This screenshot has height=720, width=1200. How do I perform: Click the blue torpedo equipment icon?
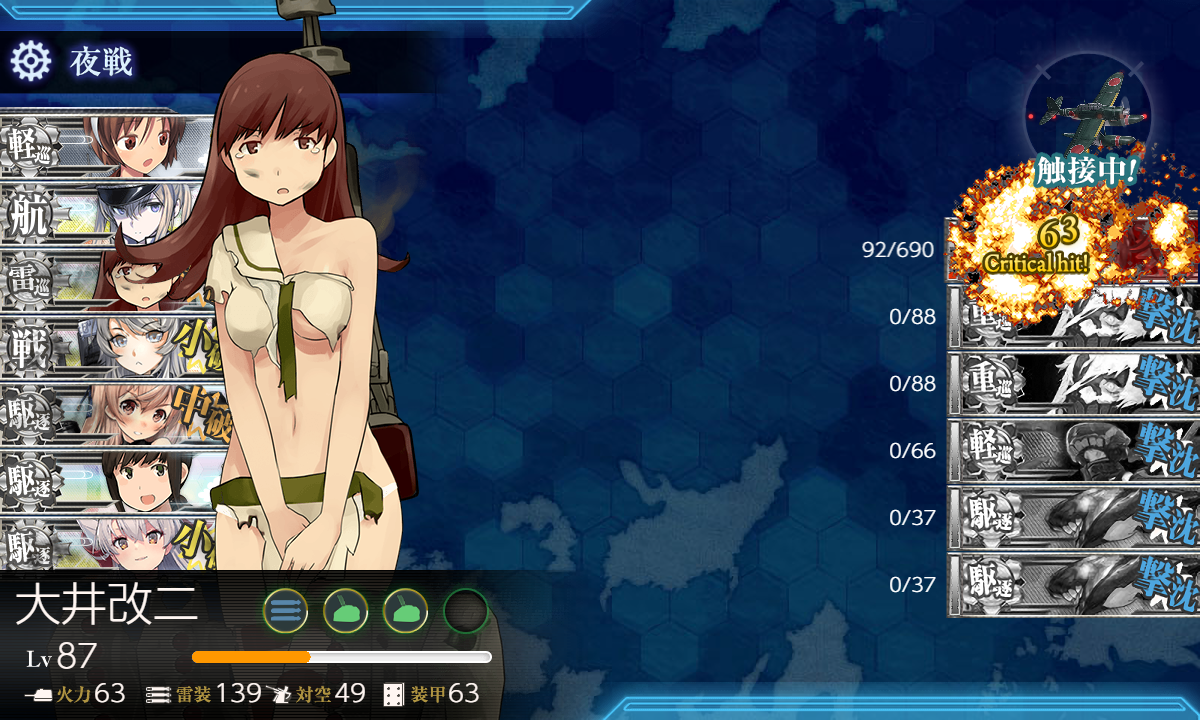point(285,610)
